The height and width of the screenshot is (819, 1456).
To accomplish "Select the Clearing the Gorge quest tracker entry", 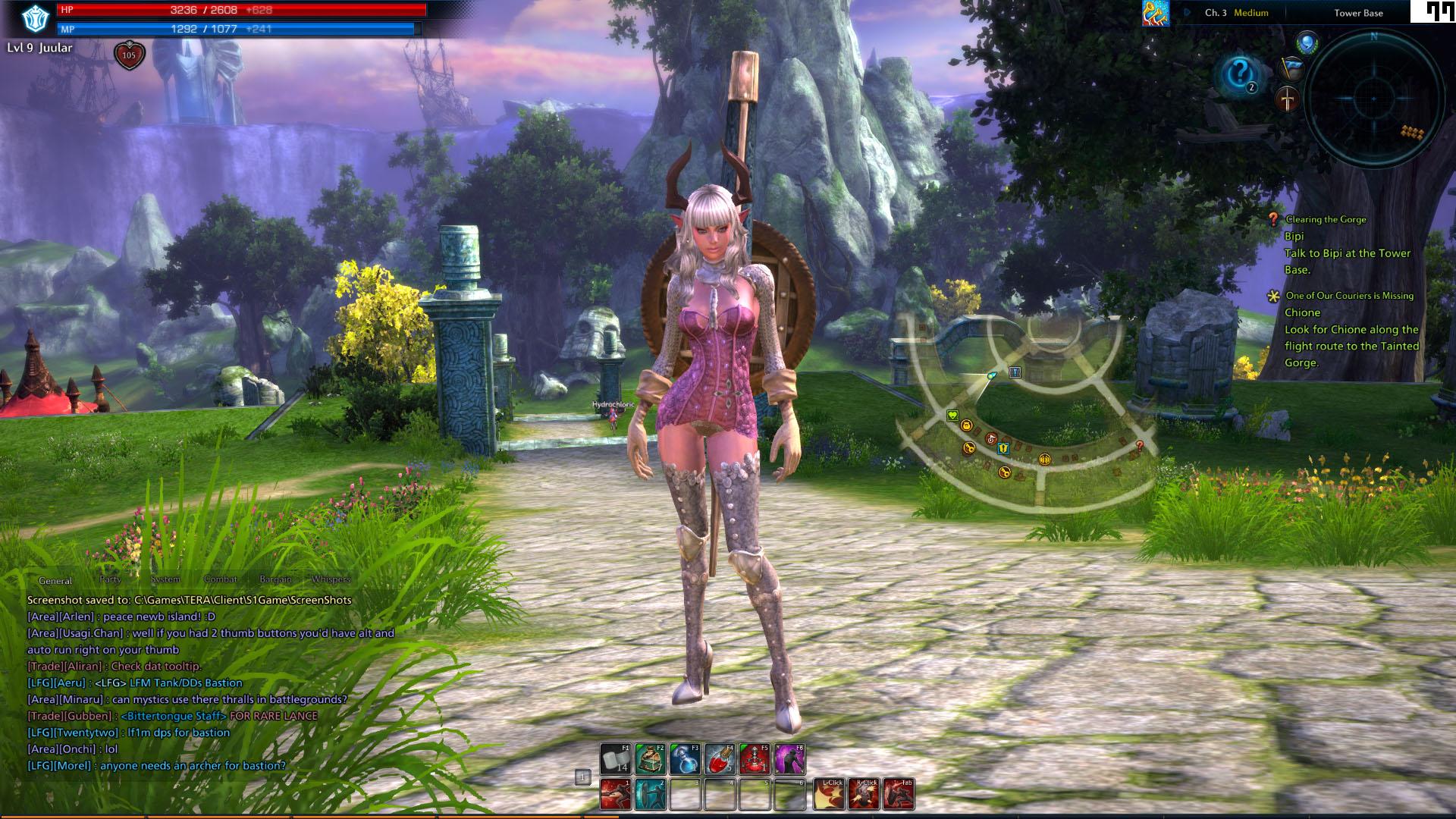I will [1326, 219].
